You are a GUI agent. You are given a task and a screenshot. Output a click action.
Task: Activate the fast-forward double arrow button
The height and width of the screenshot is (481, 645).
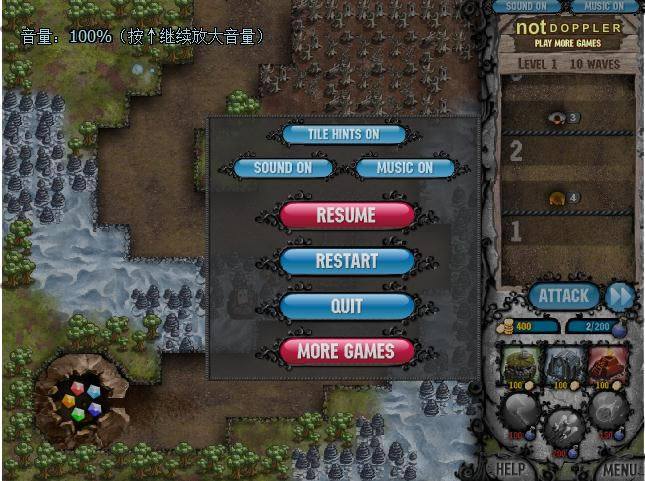[x=620, y=296]
